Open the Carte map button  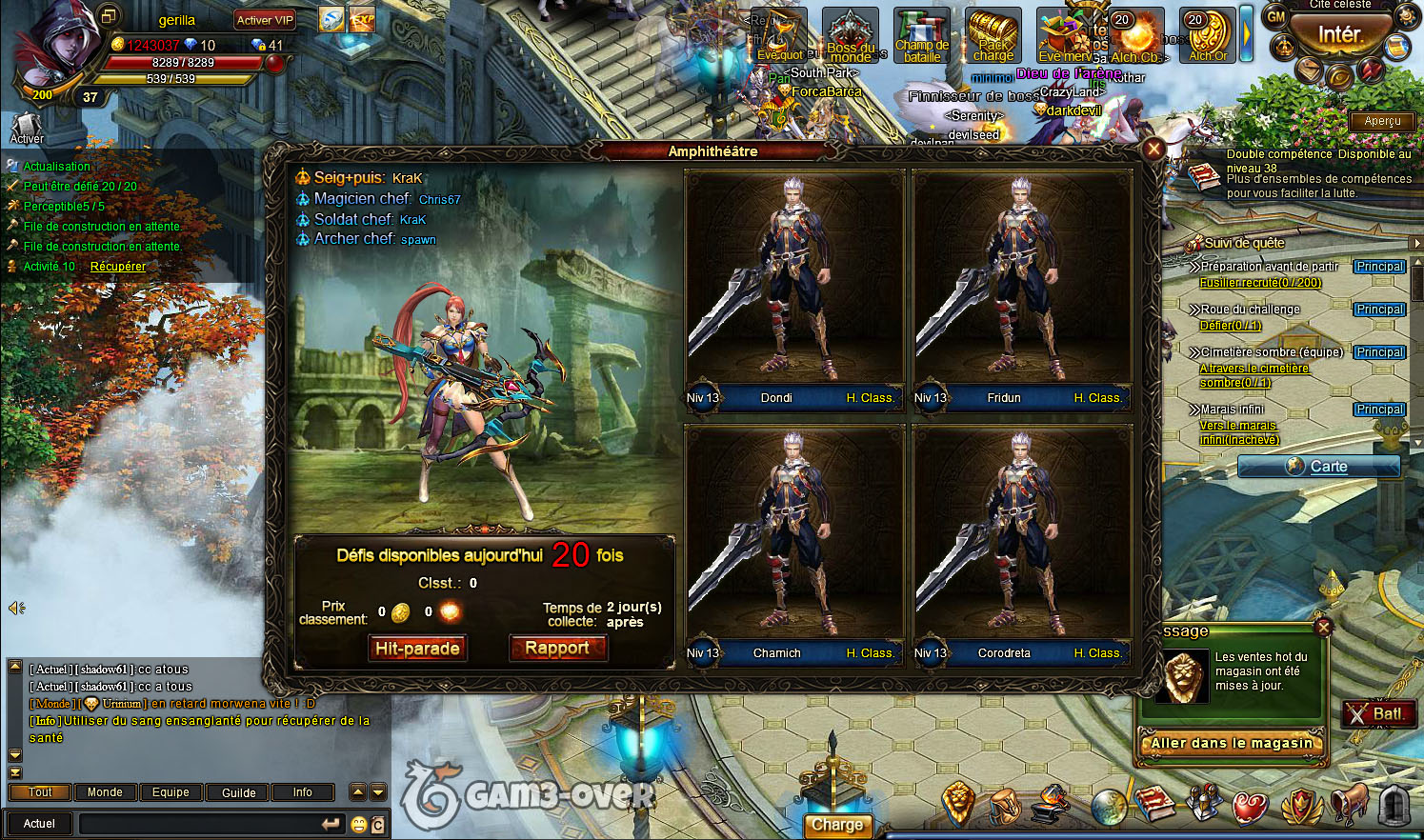tap(1318, 467)
